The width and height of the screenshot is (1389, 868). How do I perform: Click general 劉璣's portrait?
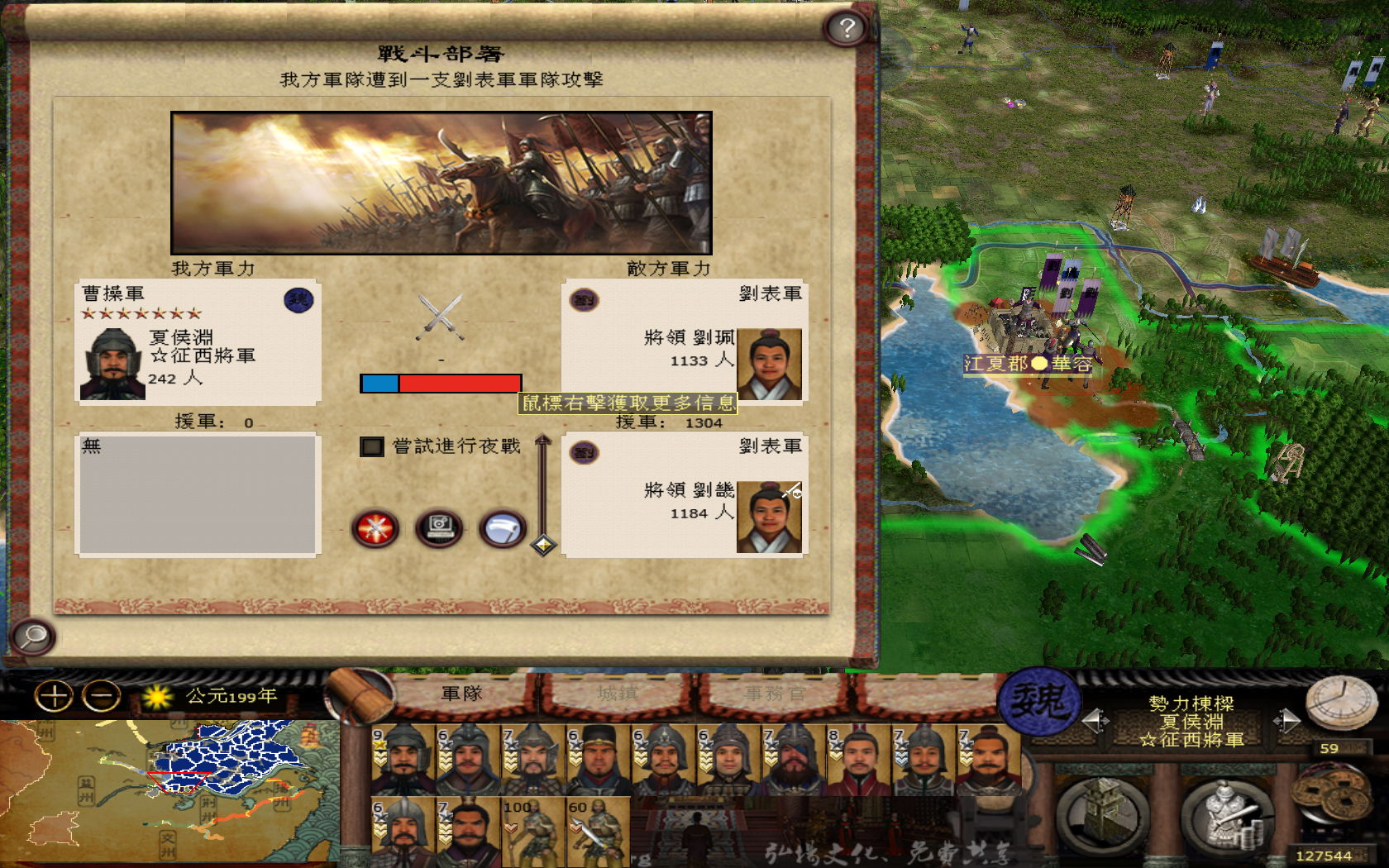tap(768, 514)
